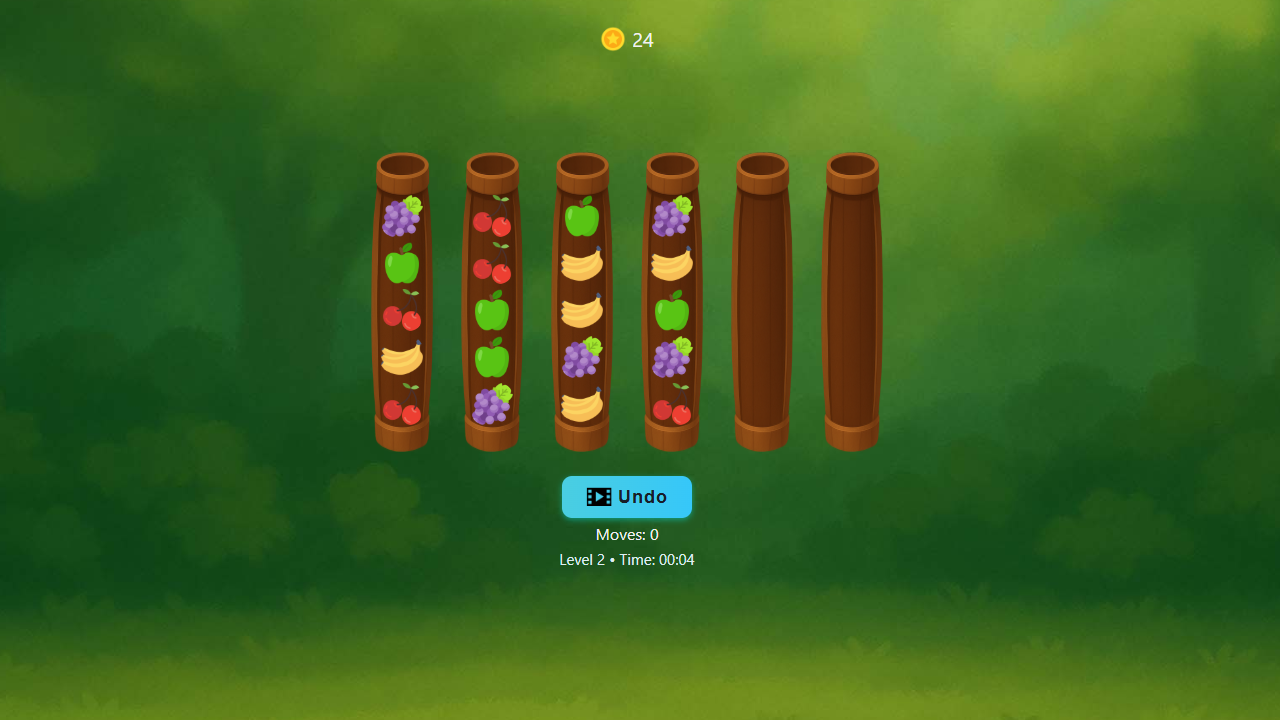Click the green apple in middle of fourth tube
Screen dimensions: 1280x720
pos(672,313)
